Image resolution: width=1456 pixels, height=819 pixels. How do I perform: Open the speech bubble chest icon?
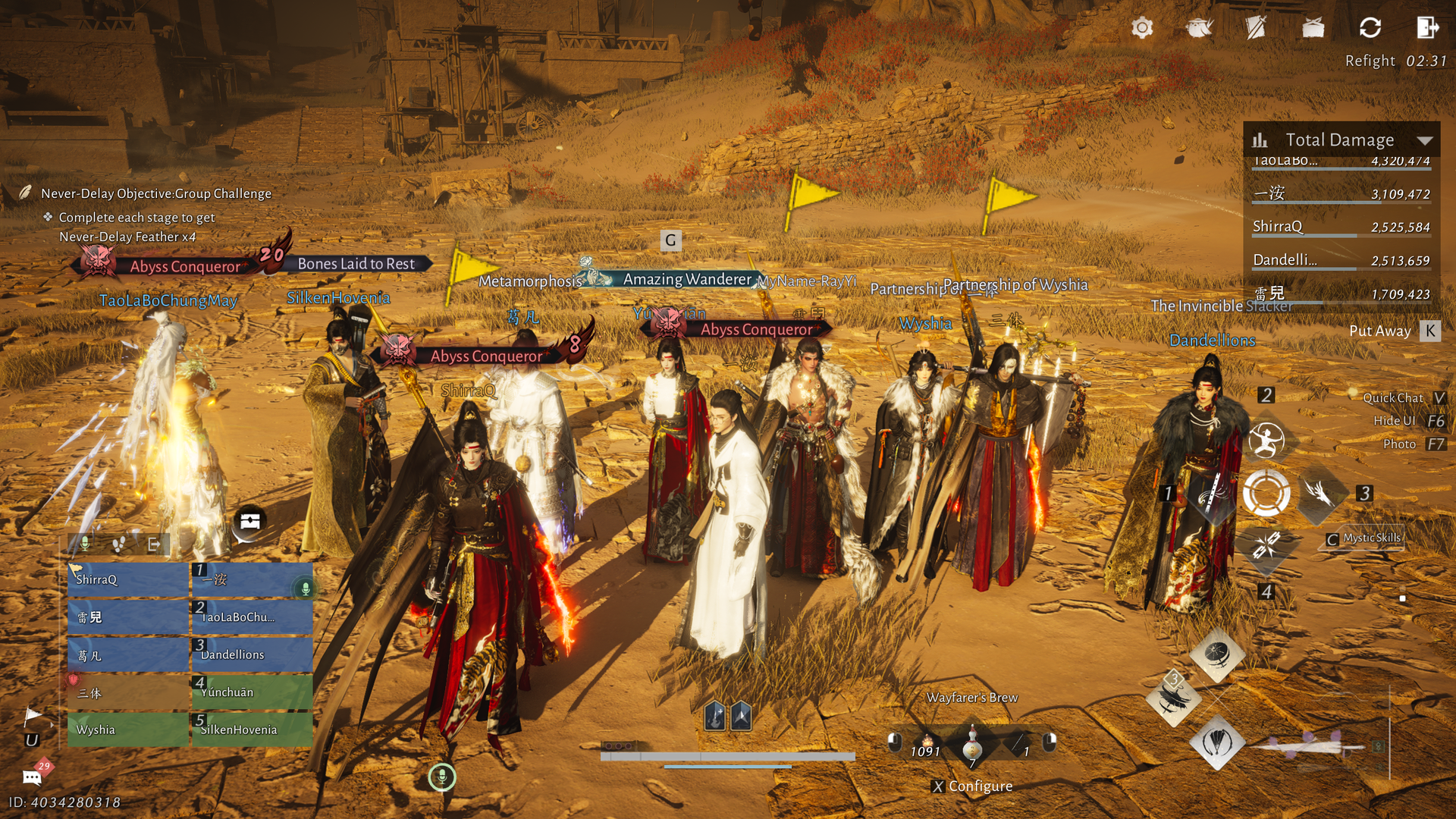coord(250,522)
